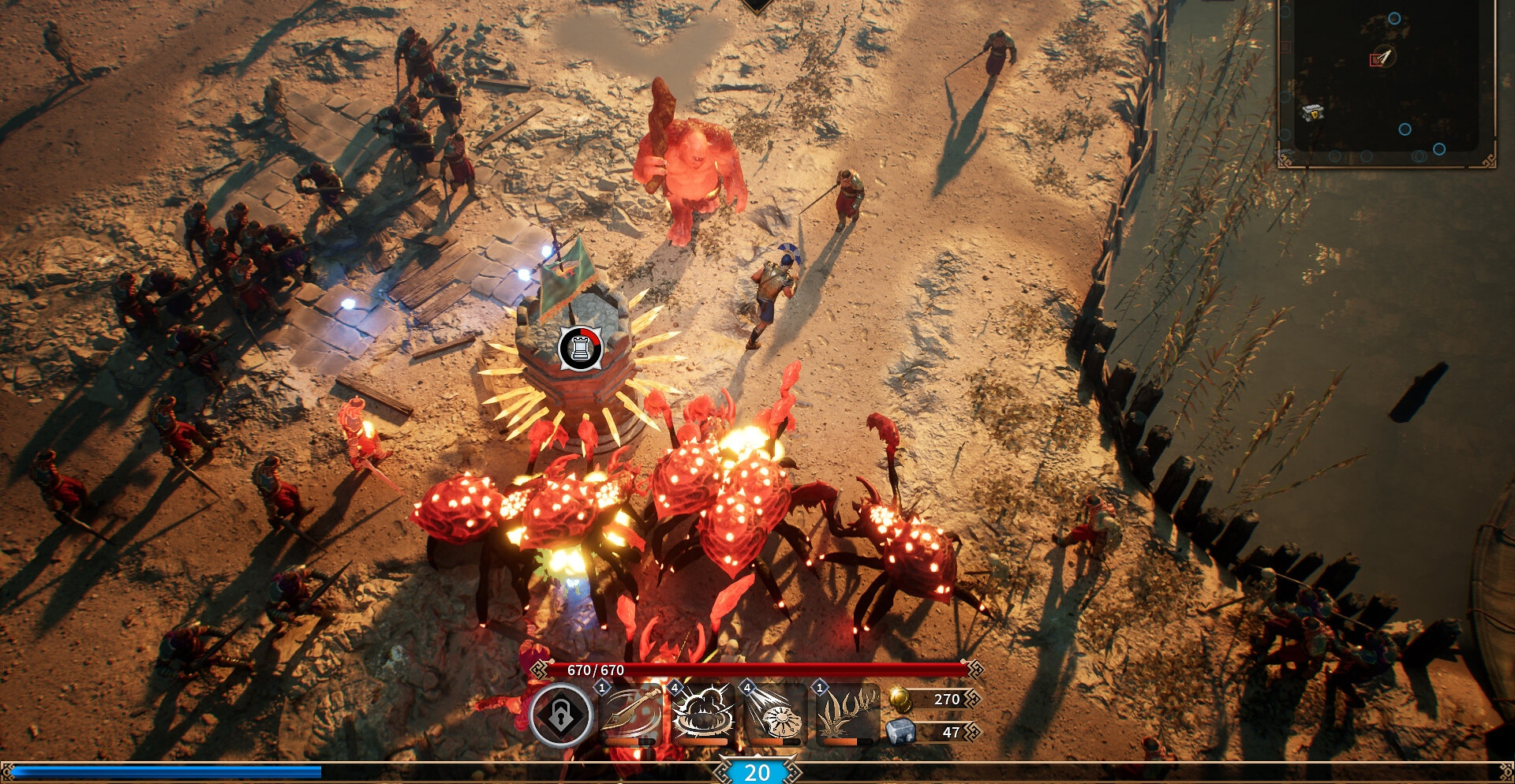Click the player arrow marker on minimap

coord(1383,58)
